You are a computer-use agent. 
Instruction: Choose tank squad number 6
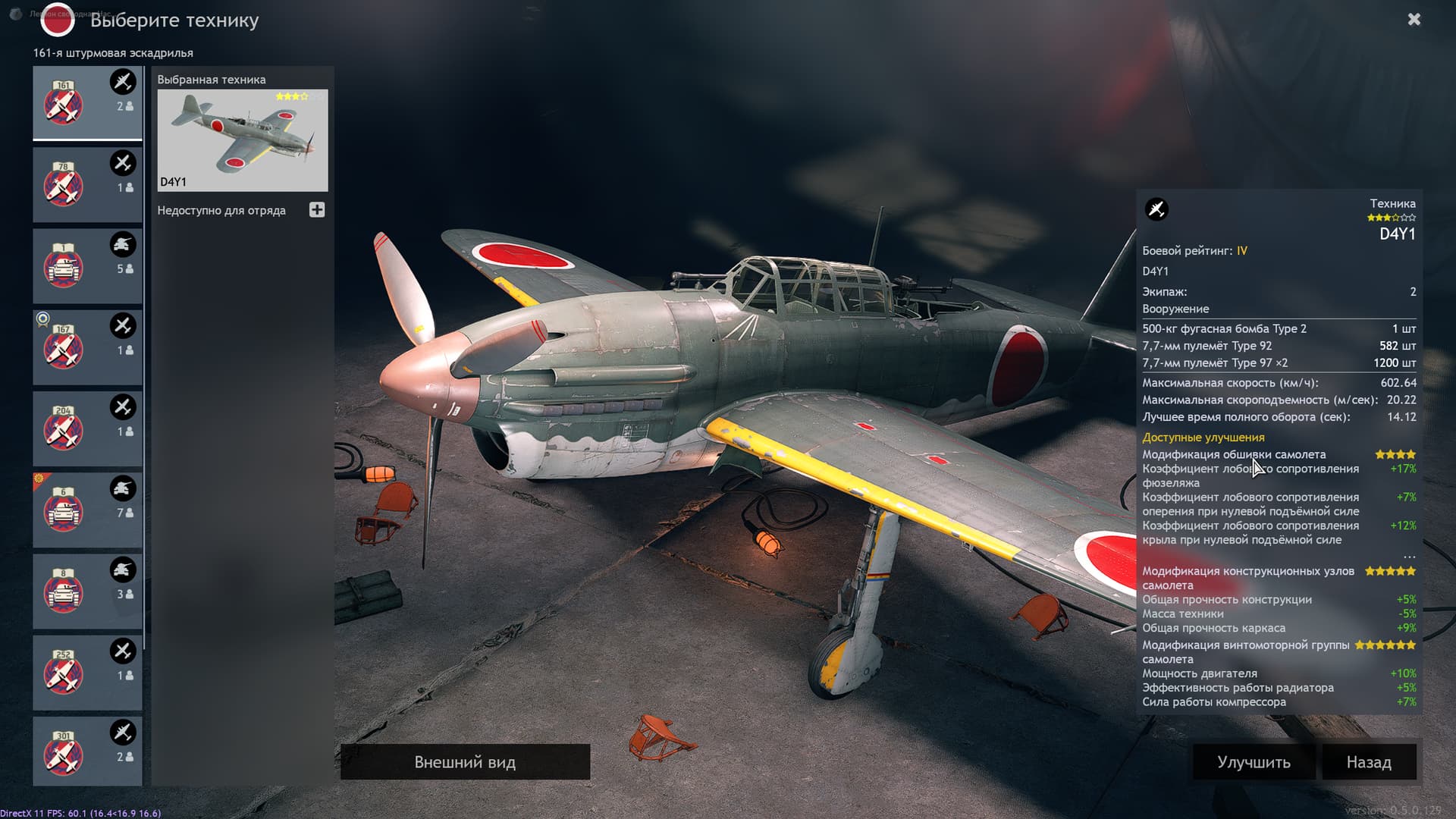(87, 510)
